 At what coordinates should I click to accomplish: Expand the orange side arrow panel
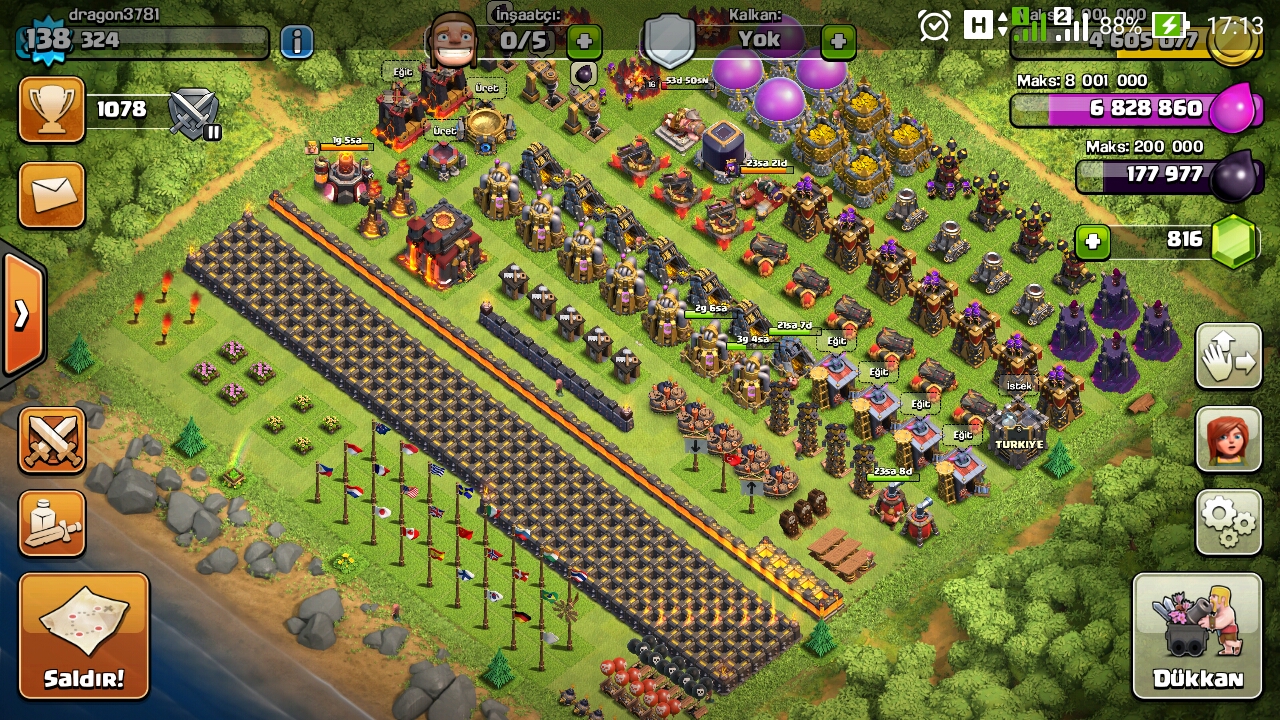(x=22, y=315)
